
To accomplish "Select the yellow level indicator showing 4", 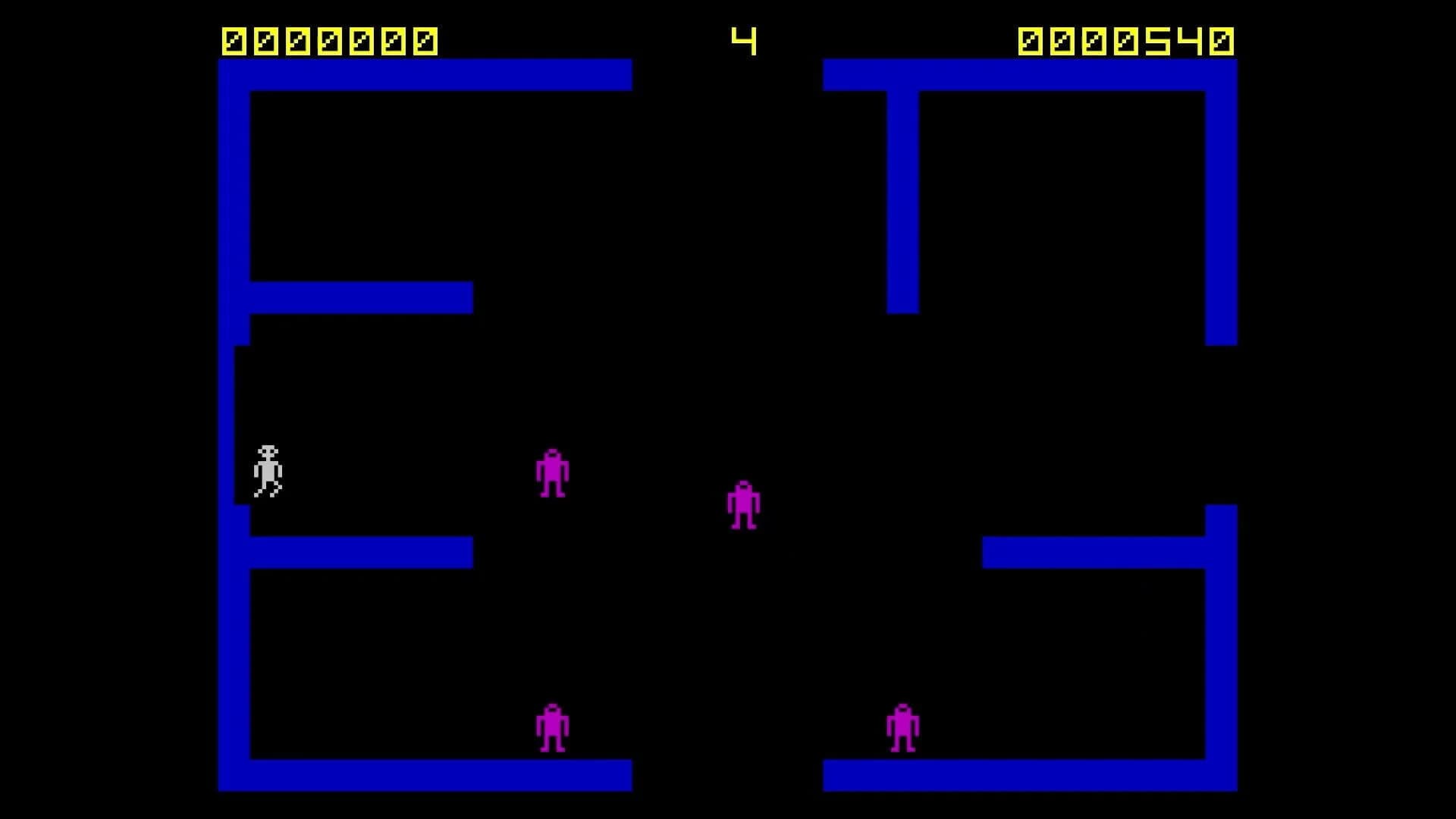I will [x=743, y=39].
